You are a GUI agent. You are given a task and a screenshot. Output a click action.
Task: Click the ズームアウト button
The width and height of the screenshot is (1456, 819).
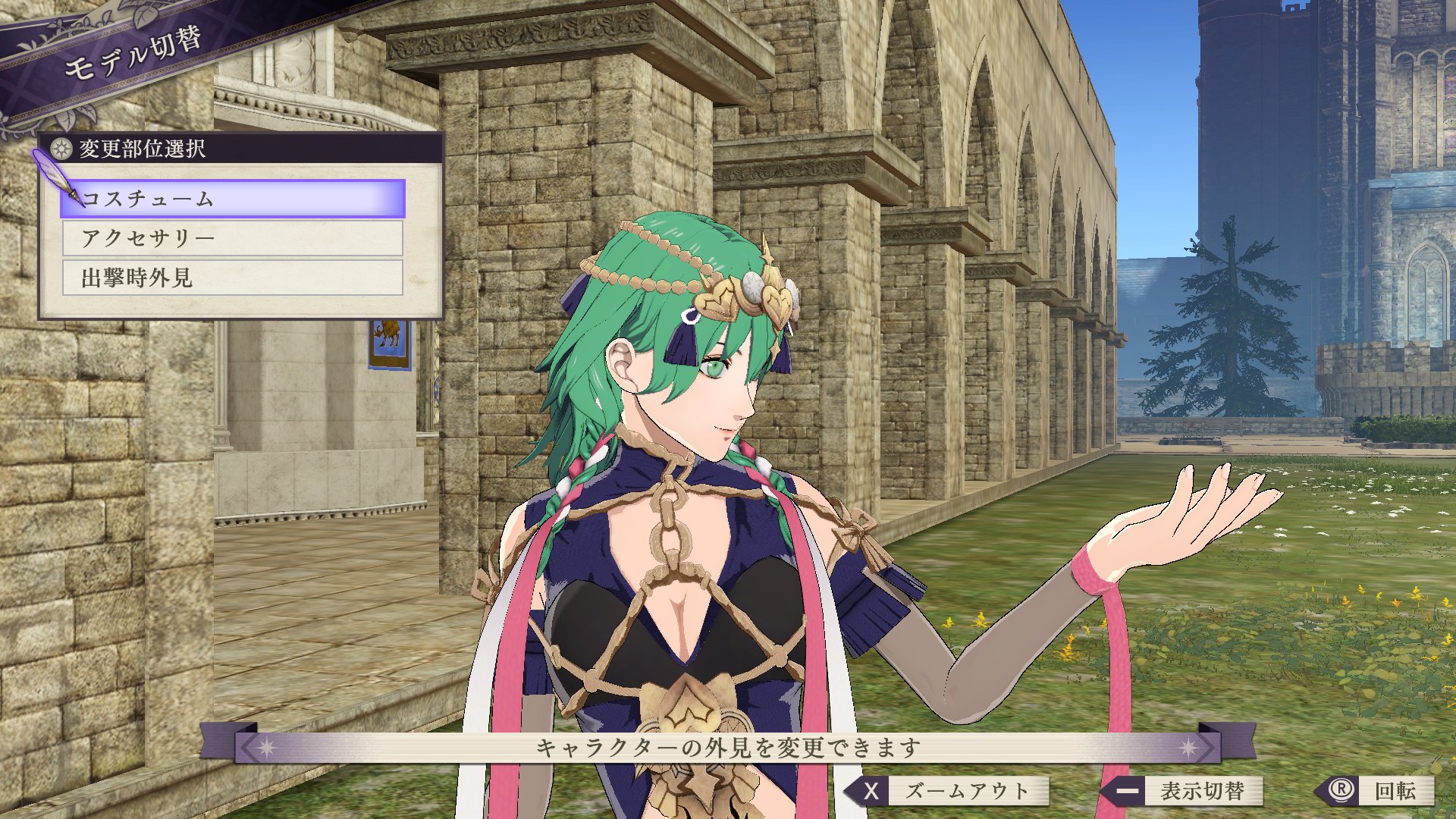tap(949, 791)
